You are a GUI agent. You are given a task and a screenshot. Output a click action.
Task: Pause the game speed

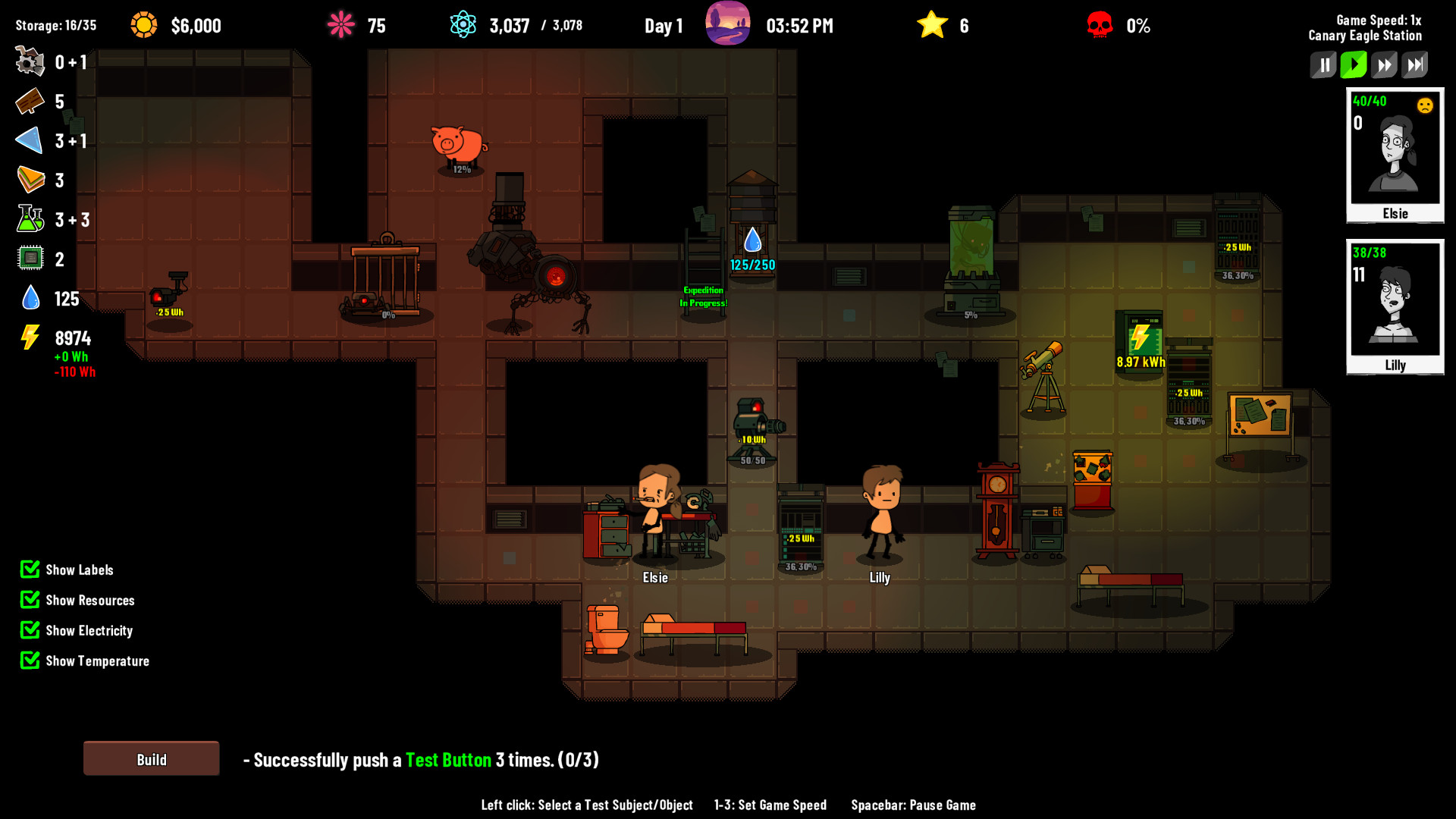1323,65
